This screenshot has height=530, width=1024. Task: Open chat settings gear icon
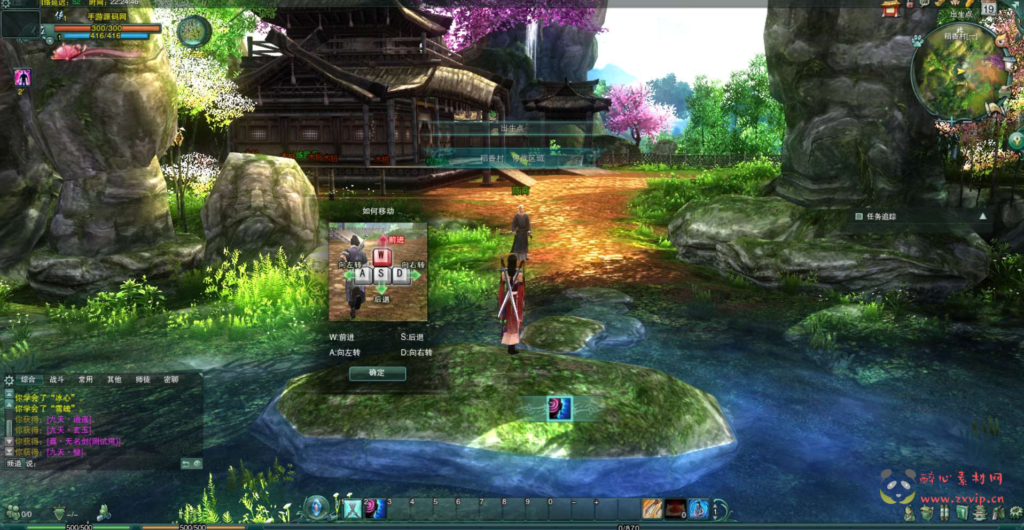click(9, 380)
